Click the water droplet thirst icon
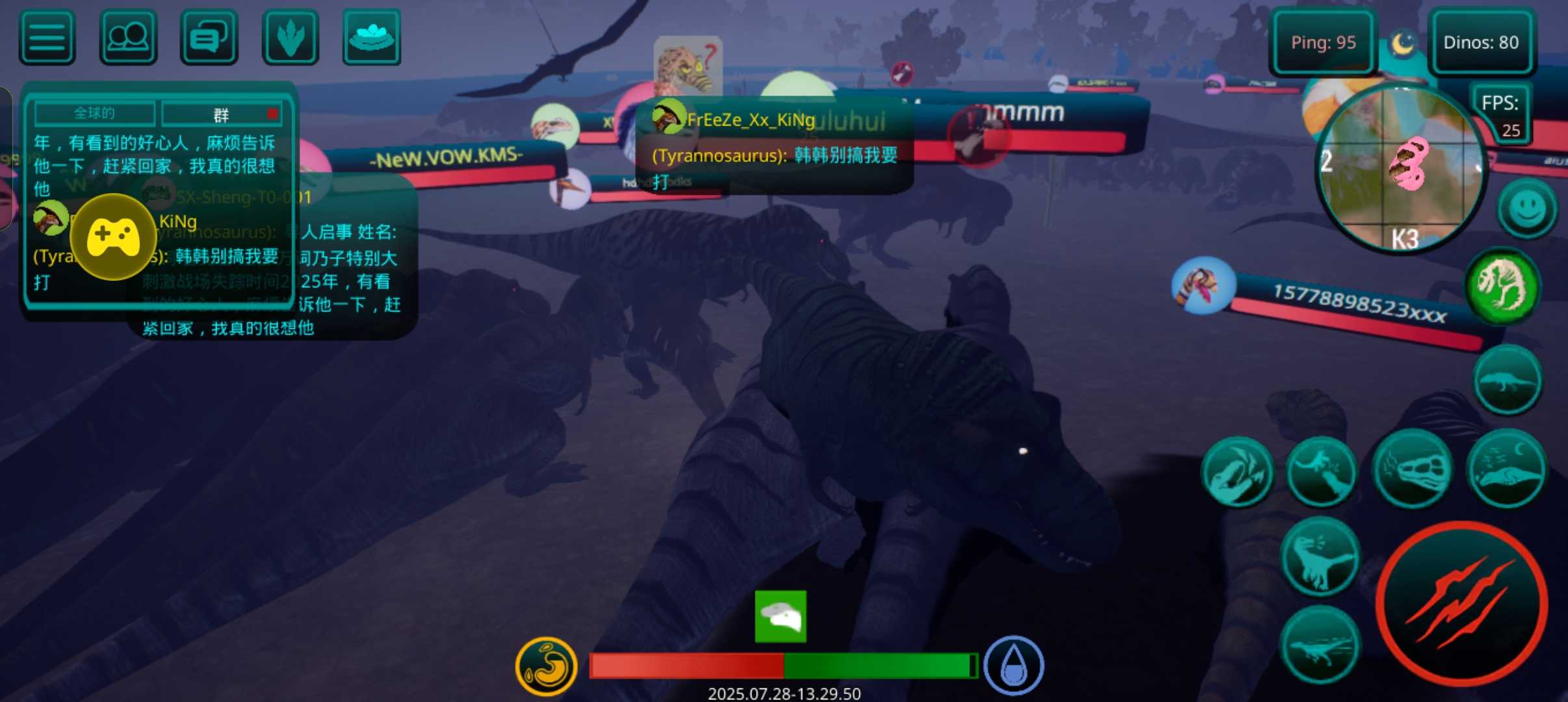The image size is (1568, 702). point(1013,666)
